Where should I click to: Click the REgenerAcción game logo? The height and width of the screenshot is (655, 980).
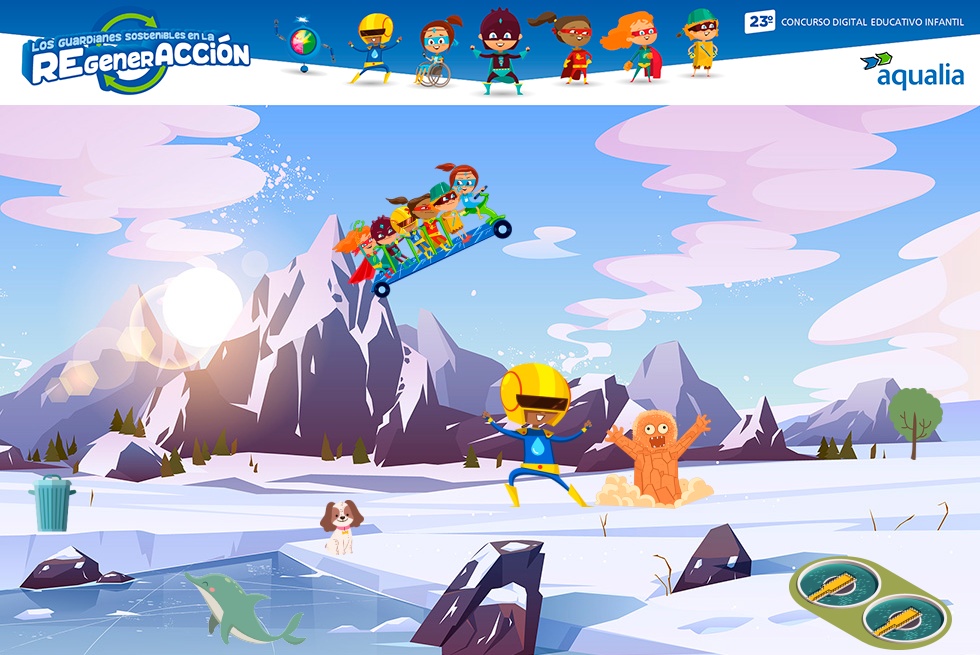137,54
